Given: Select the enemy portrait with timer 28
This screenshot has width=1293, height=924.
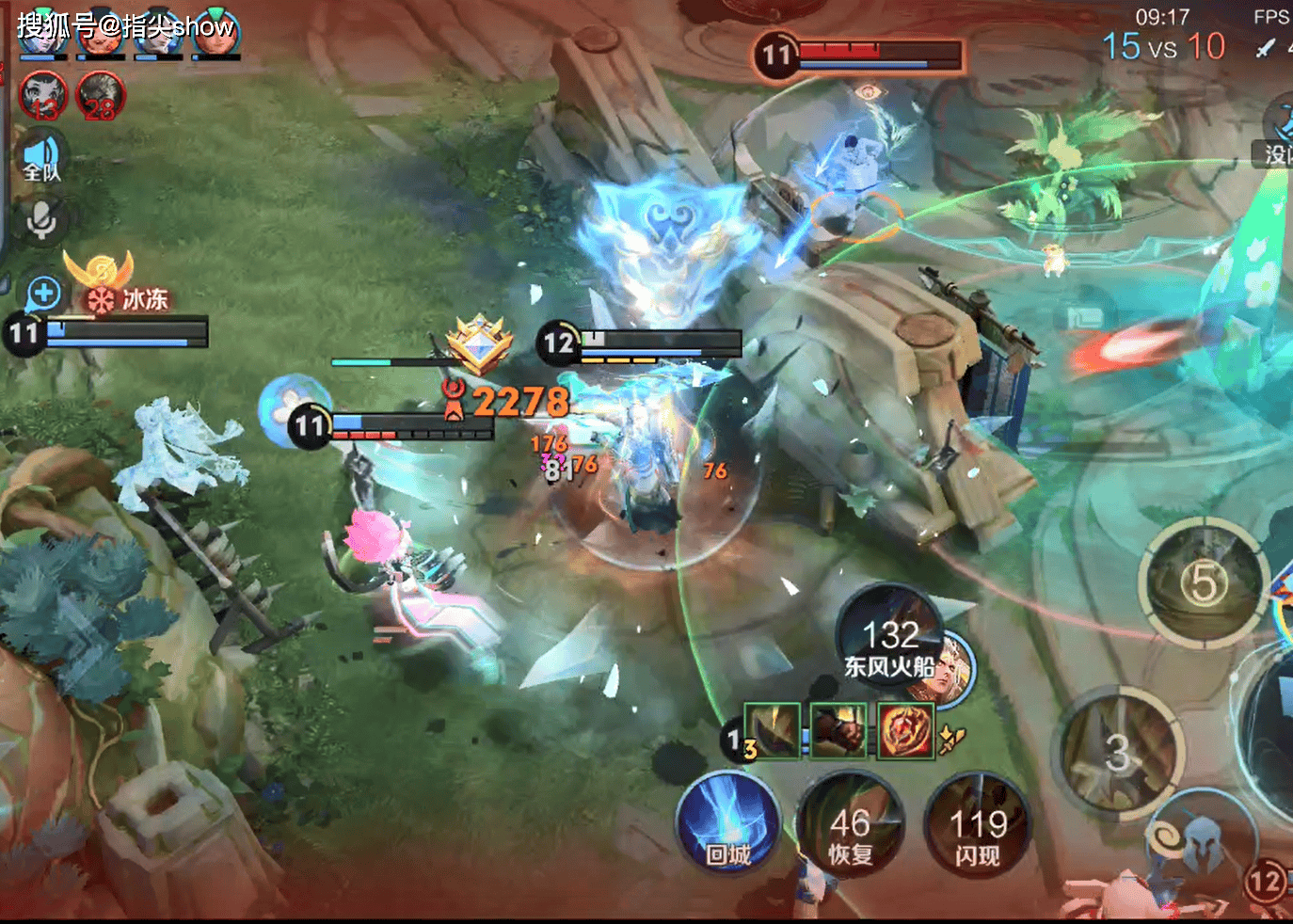Looking at the screenshot, I should click(101, 95).
